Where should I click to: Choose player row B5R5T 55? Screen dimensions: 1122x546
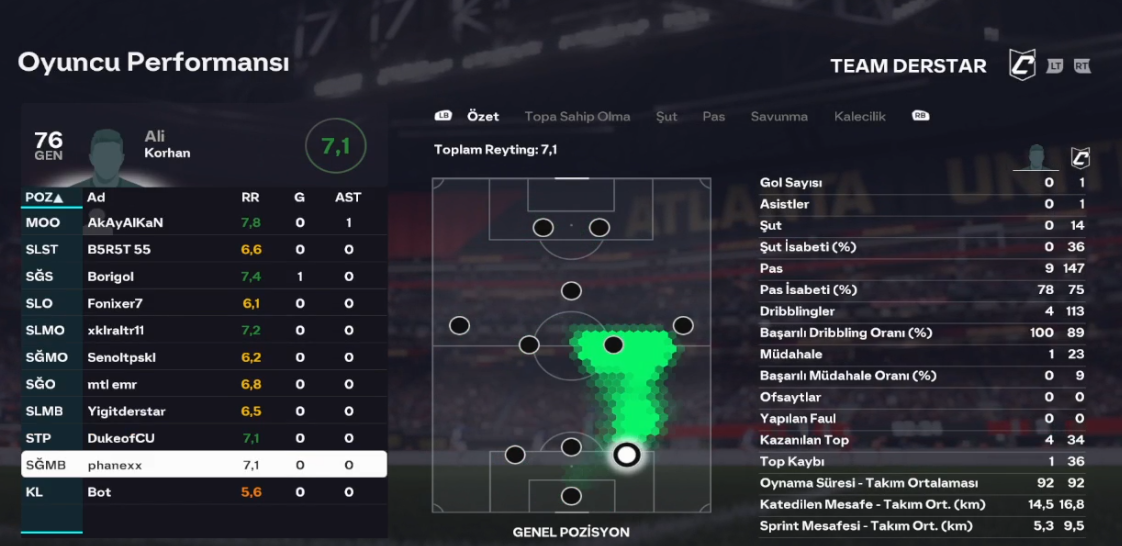click(x=203, y=249)
